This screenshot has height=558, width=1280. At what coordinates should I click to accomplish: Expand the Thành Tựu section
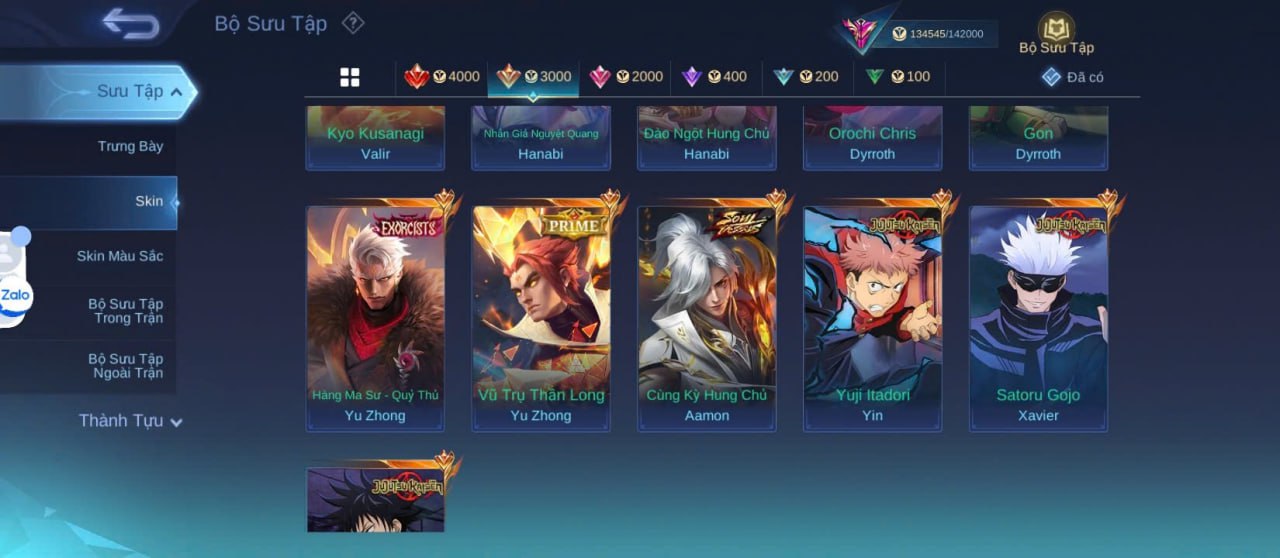click(x=130, y=421)
